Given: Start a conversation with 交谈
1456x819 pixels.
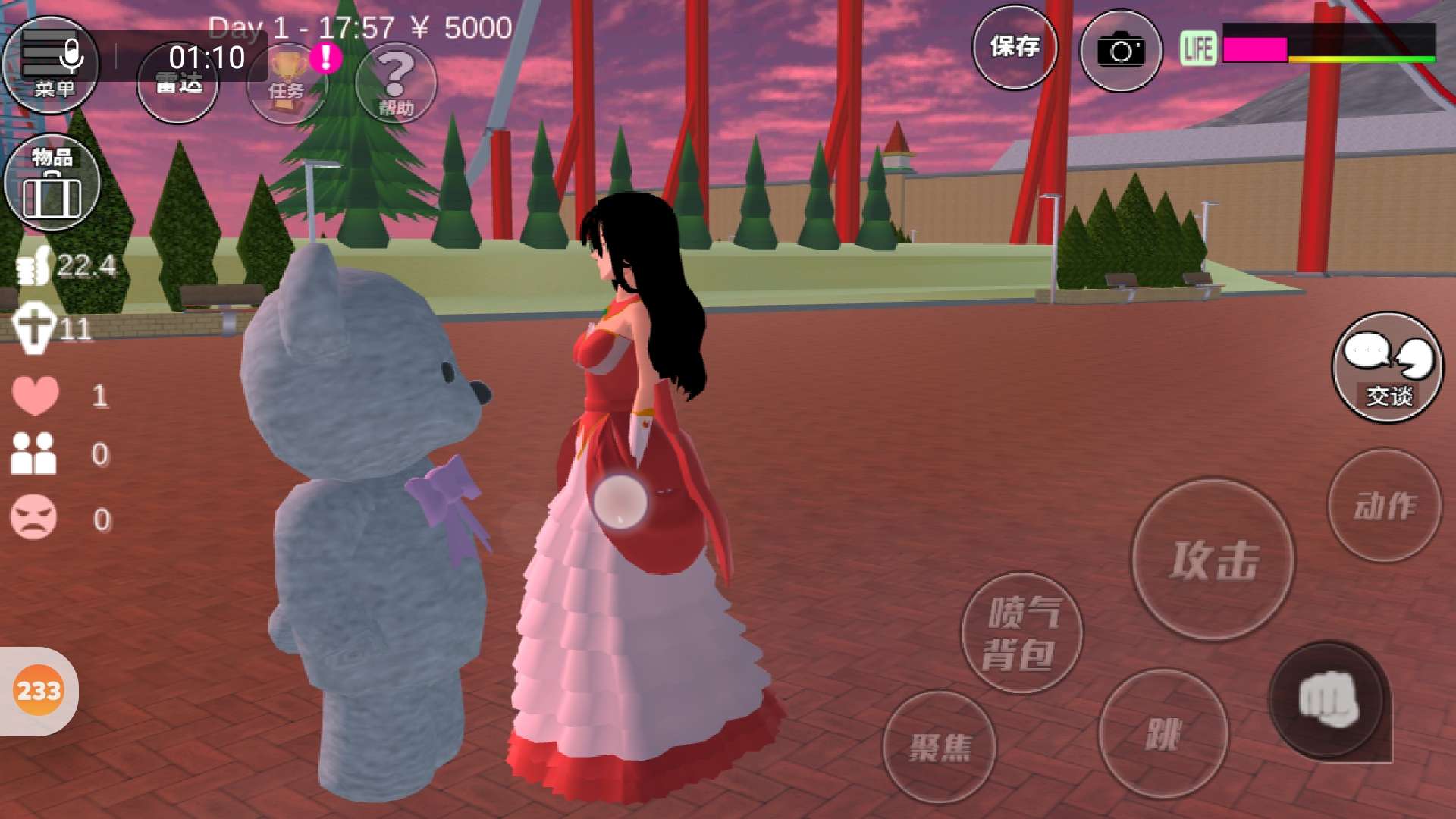Looking at the screenshot, I should [x=1388, y=368].
